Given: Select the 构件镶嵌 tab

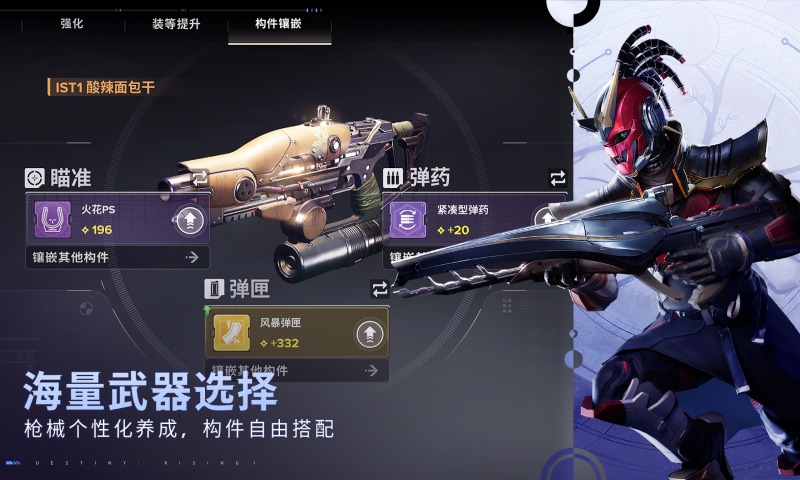Looking at the screenshot, I should coord(279,22).
